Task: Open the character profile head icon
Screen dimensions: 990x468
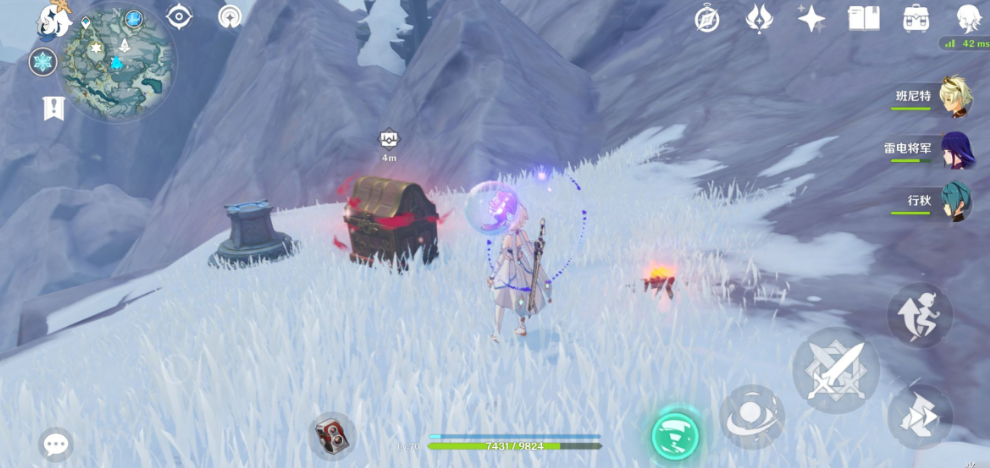Action: [967, 18]
